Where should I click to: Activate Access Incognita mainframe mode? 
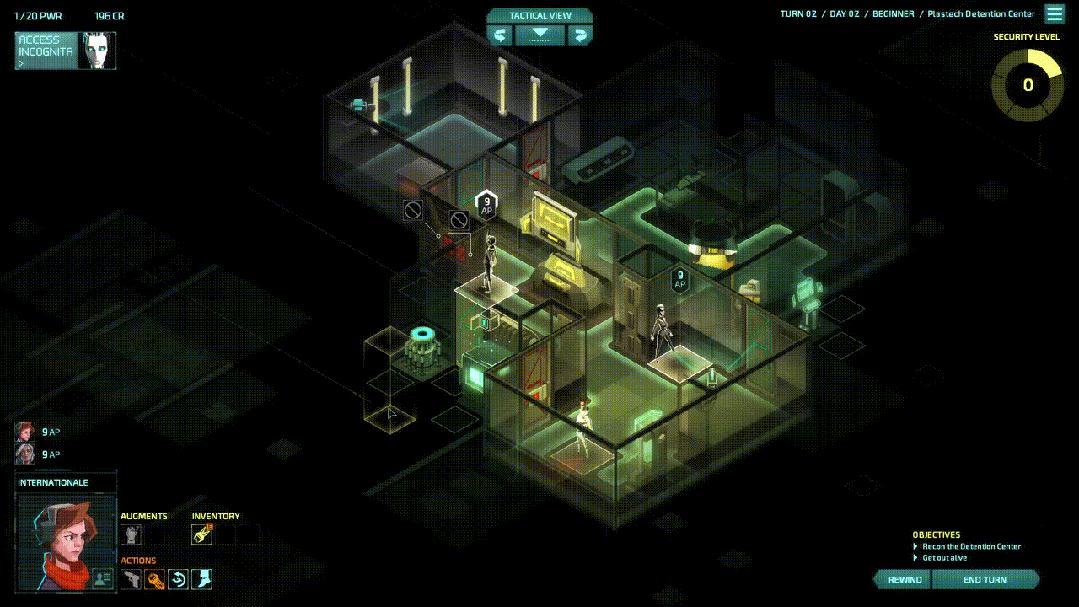(x=65, y=50)
